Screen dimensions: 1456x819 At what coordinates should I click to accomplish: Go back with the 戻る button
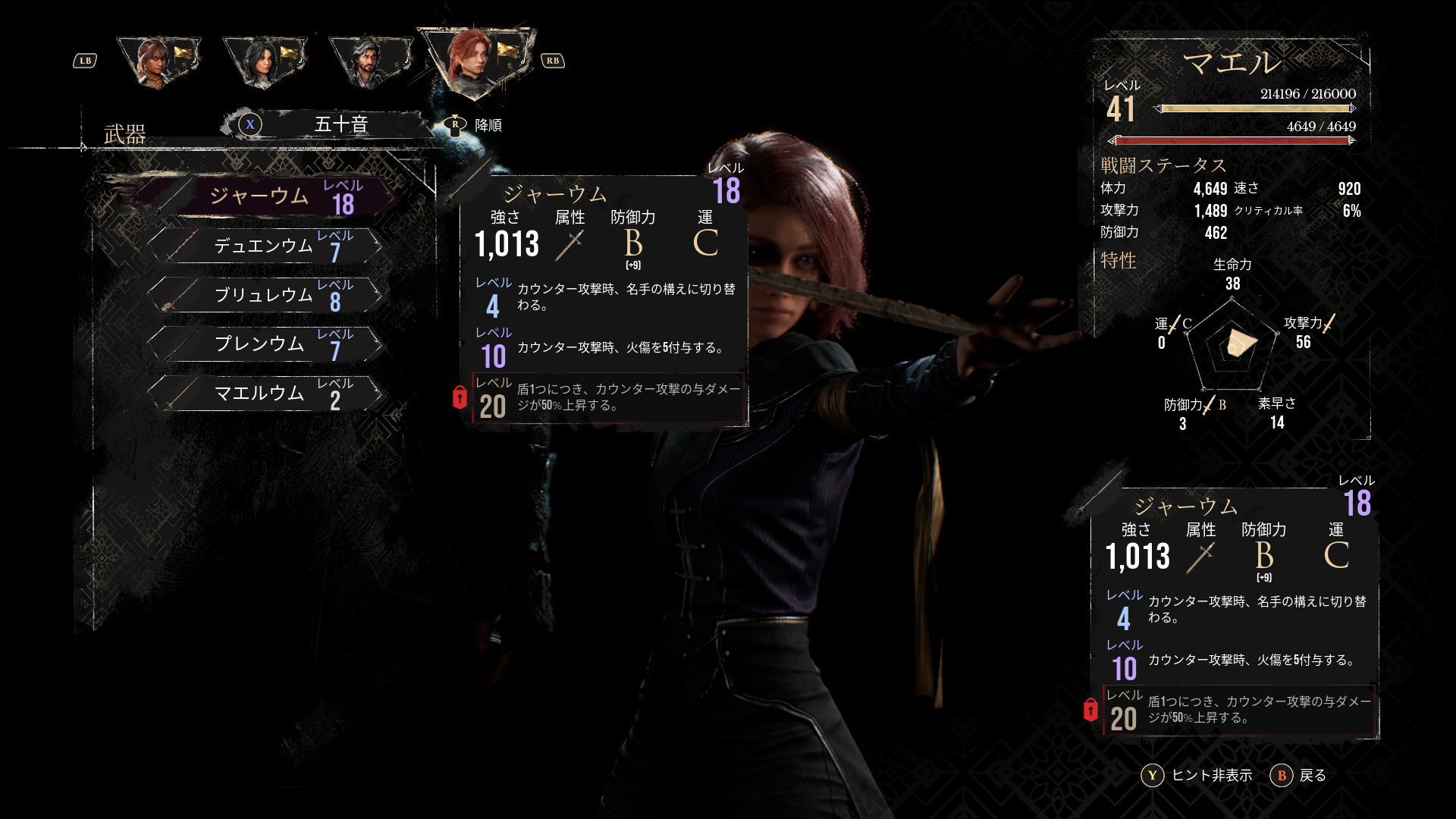(x=1298, y=775)
